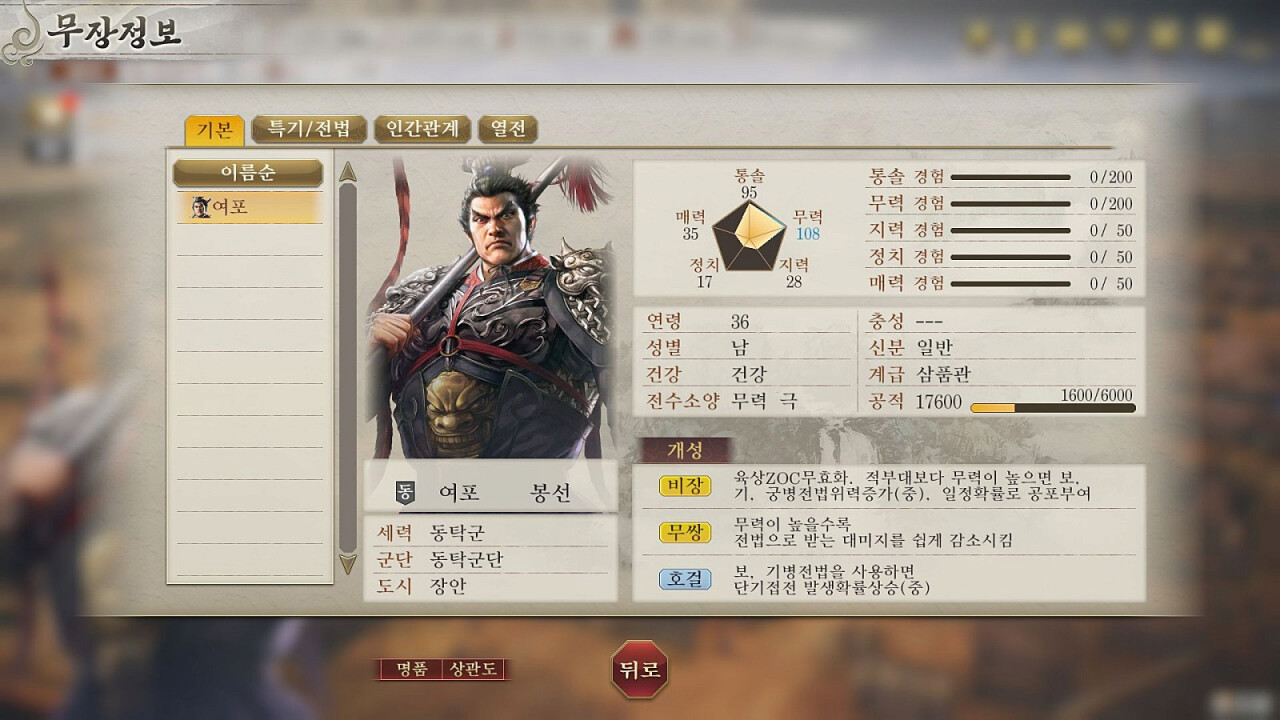Select the 호걸 trait badge
Viewport: 1280px width, 720px height.
pyautogui.click(x=685, y=578)
